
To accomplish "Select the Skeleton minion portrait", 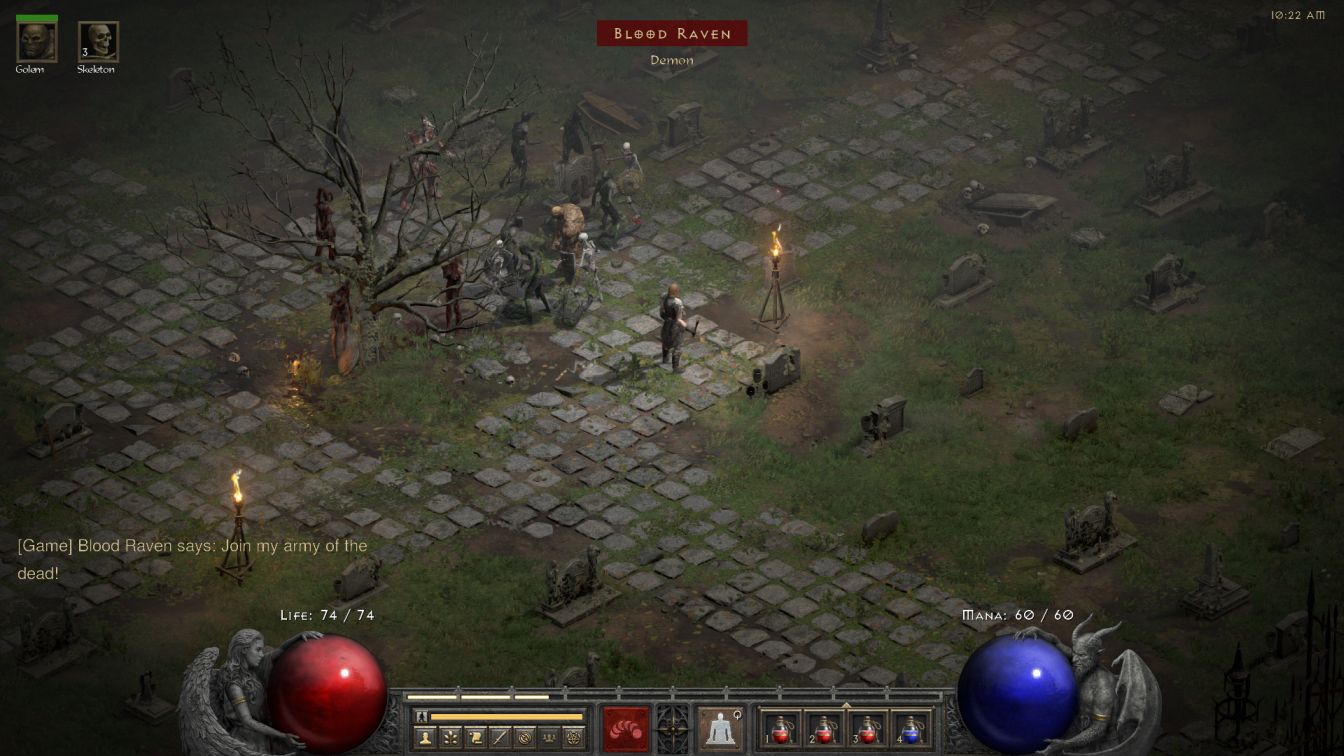I will [x=98, y=41].
